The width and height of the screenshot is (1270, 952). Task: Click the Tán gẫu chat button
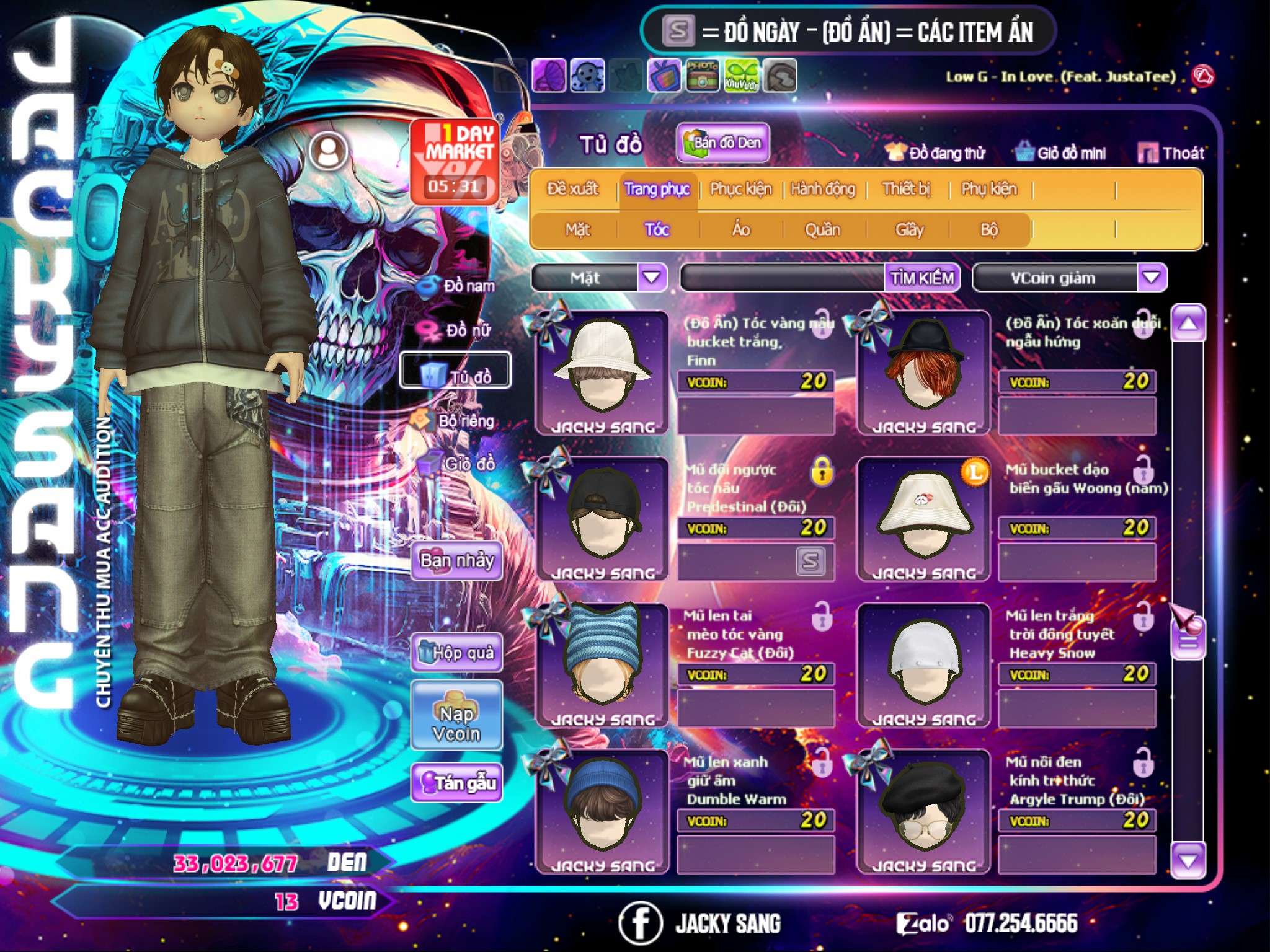pos(457,783)
